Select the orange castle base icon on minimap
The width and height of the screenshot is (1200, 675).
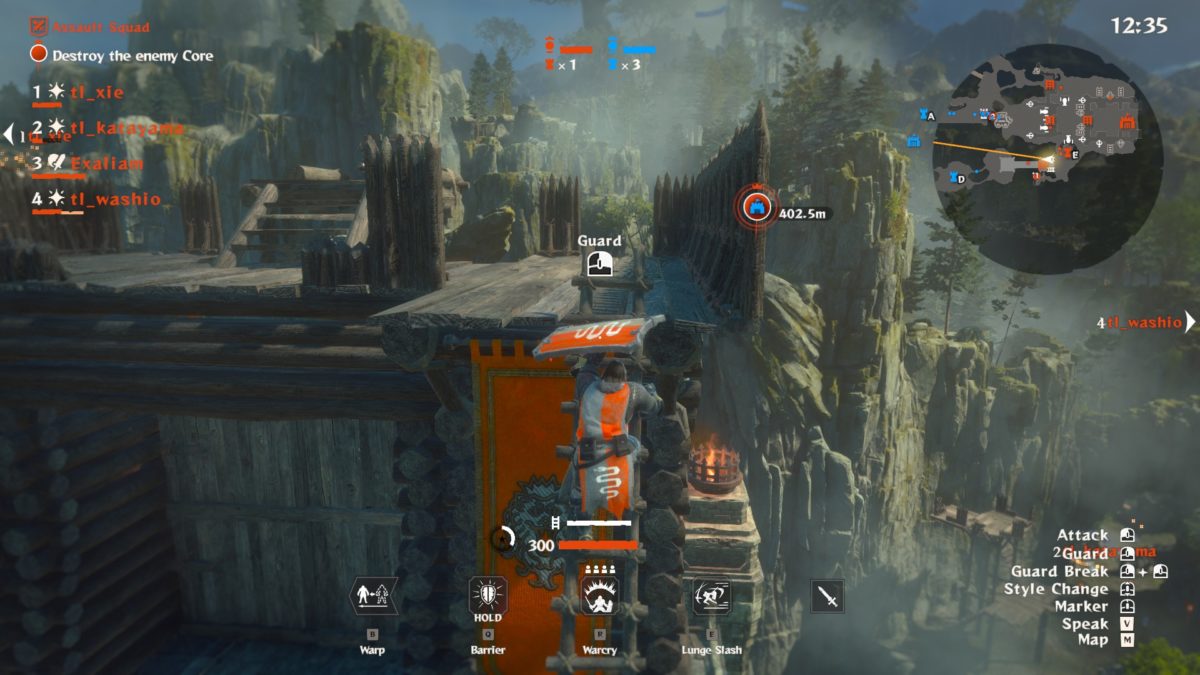coord(1127,122)
